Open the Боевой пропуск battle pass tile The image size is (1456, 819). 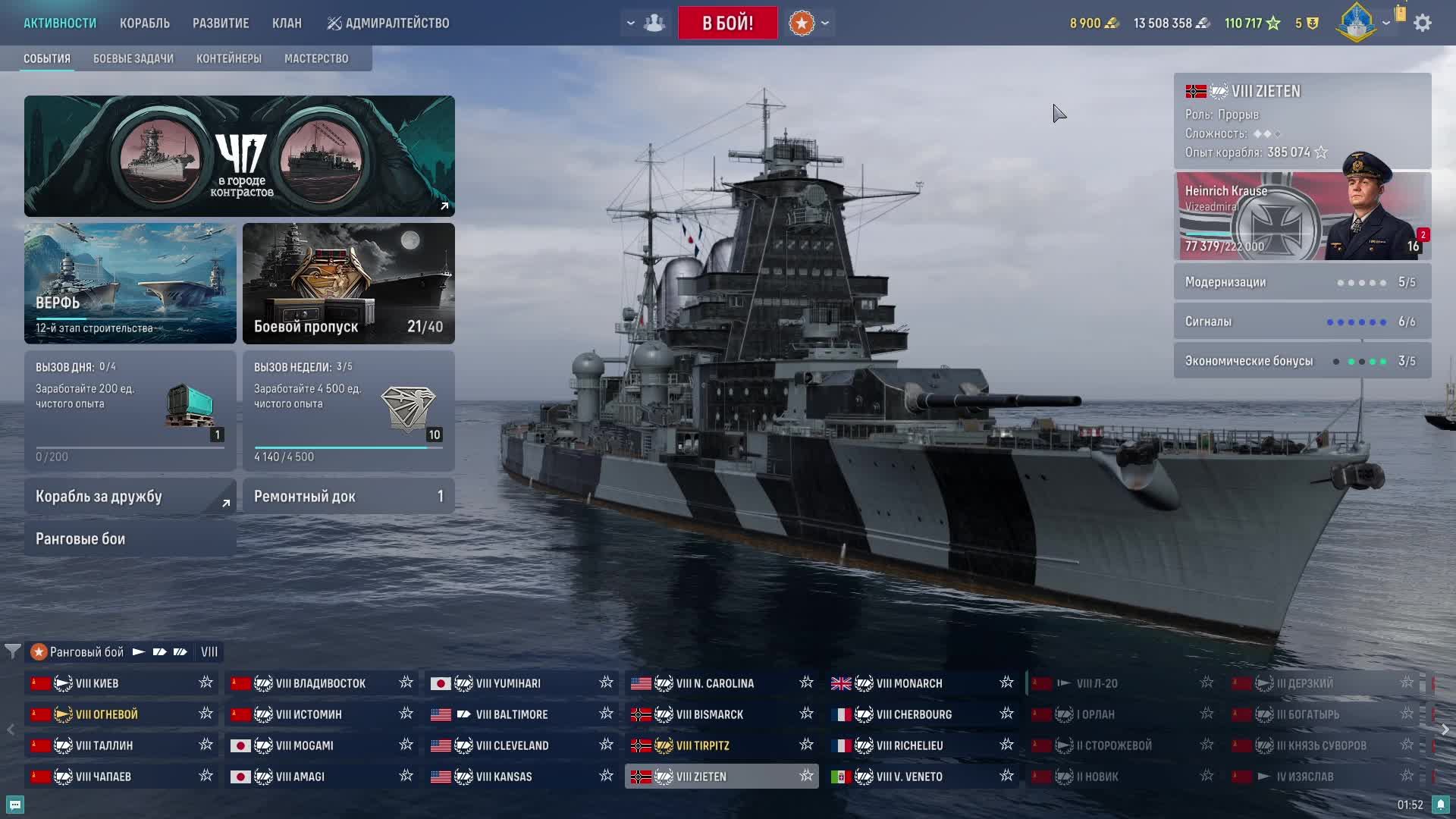(x=348, y=283)
